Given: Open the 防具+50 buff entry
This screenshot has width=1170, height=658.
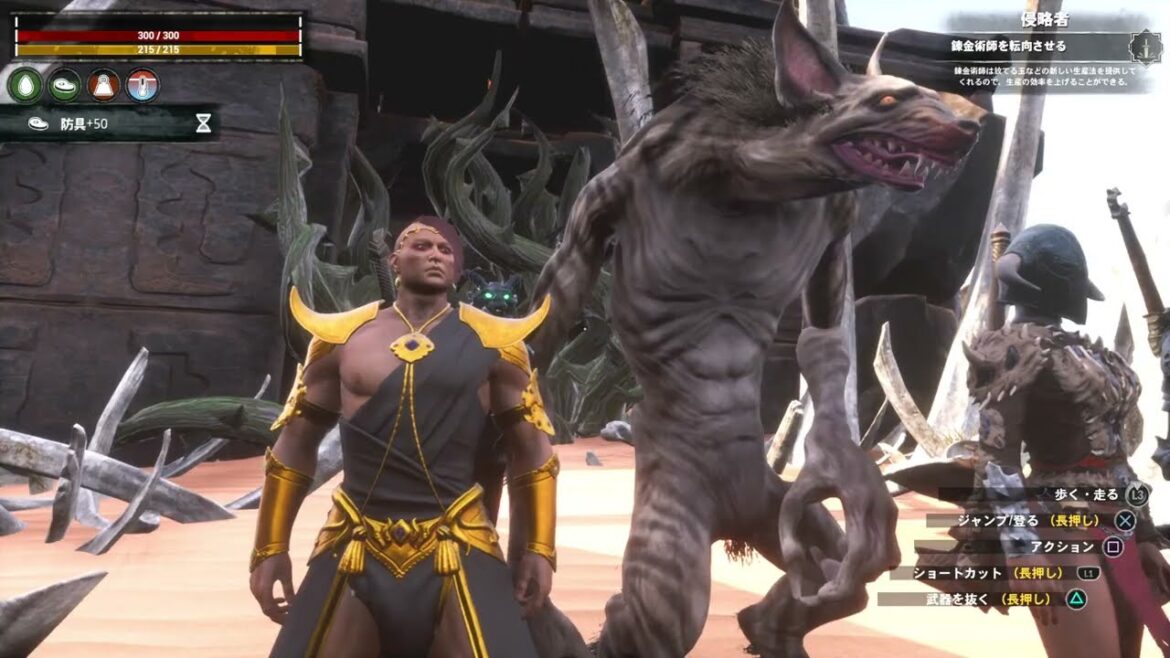Looking at the screenshot, I should (85, 123).
